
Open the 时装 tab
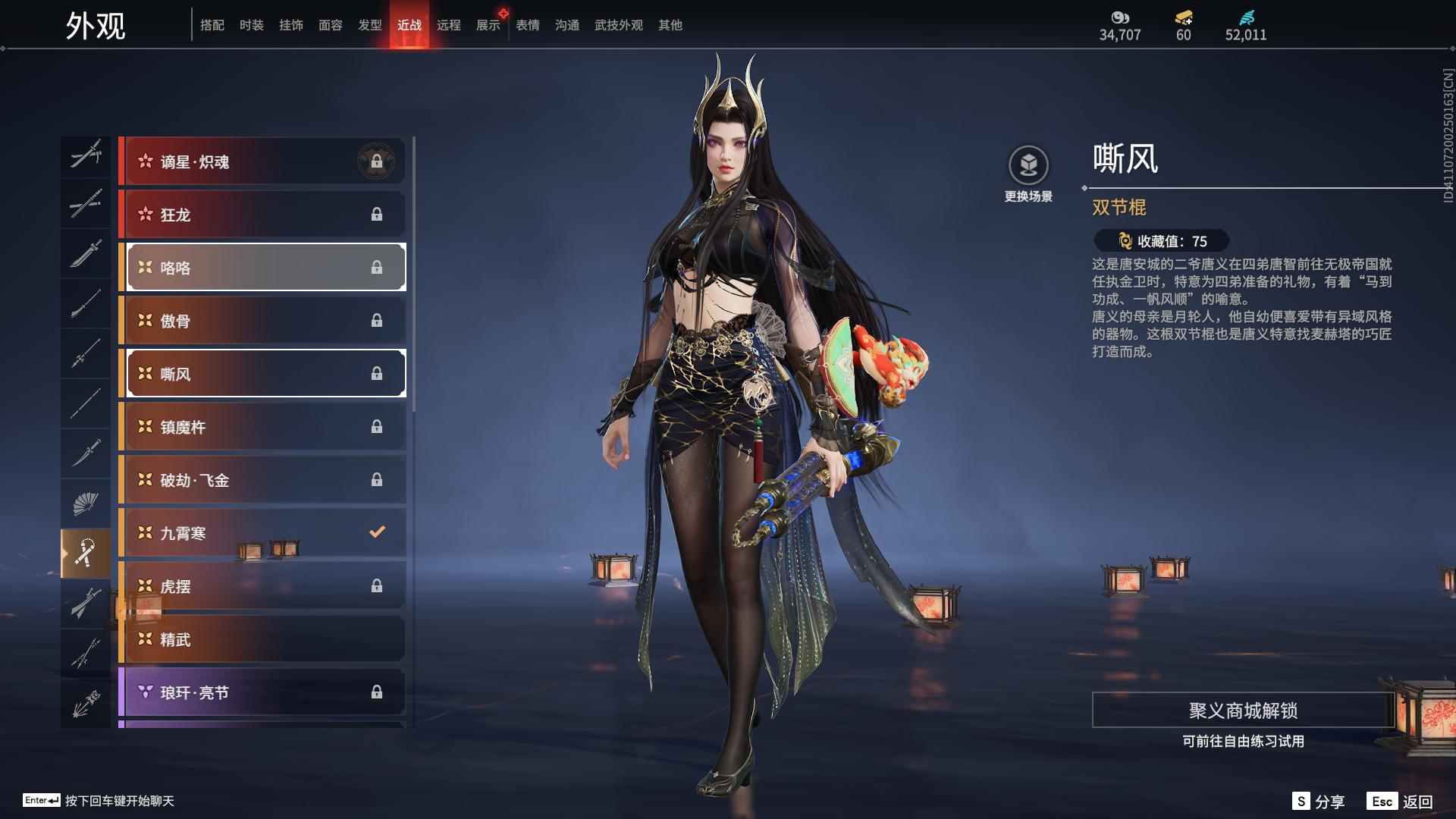tap(251, 24)
